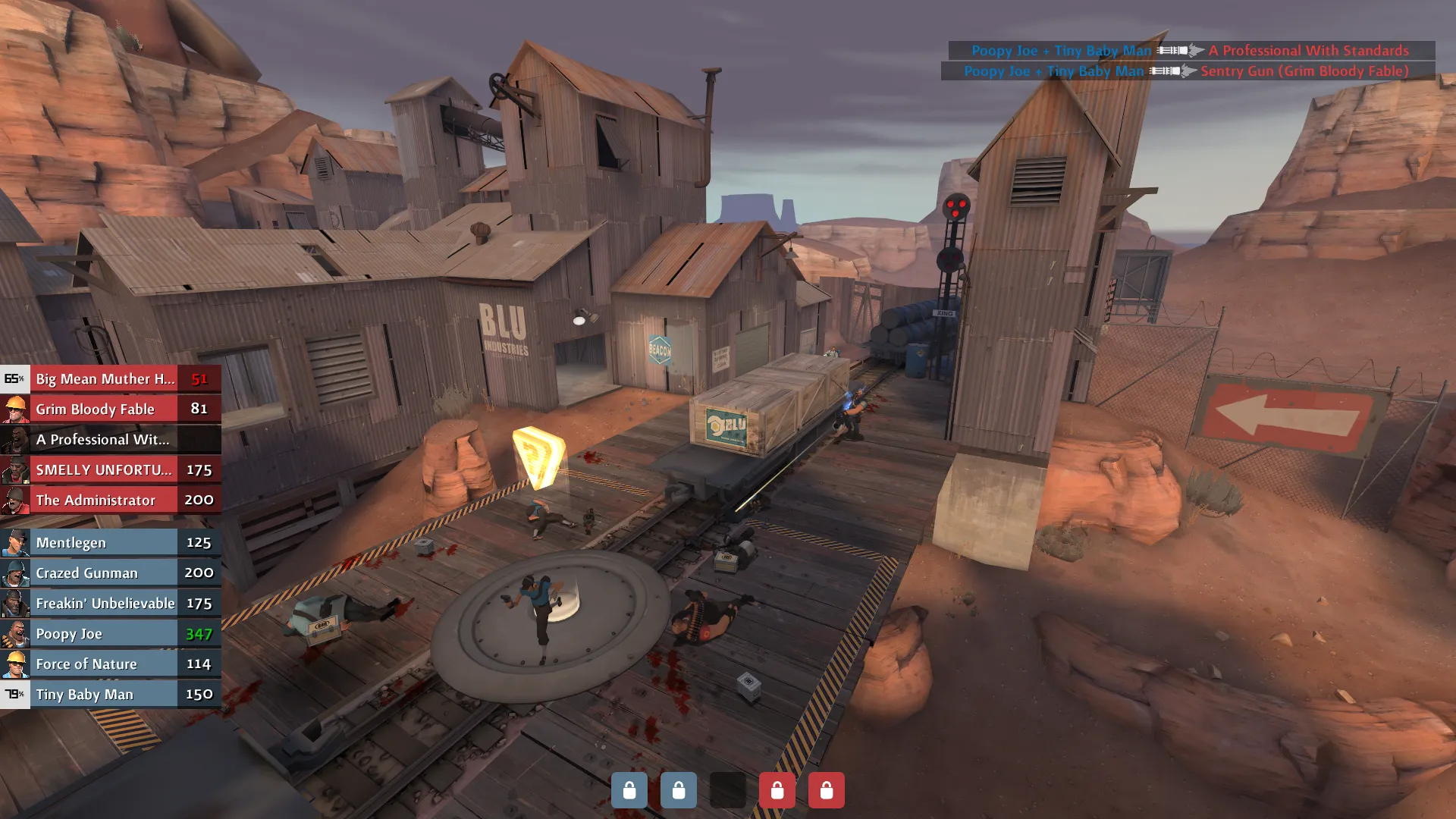Spectate The Administrator

tap(111, 500)
